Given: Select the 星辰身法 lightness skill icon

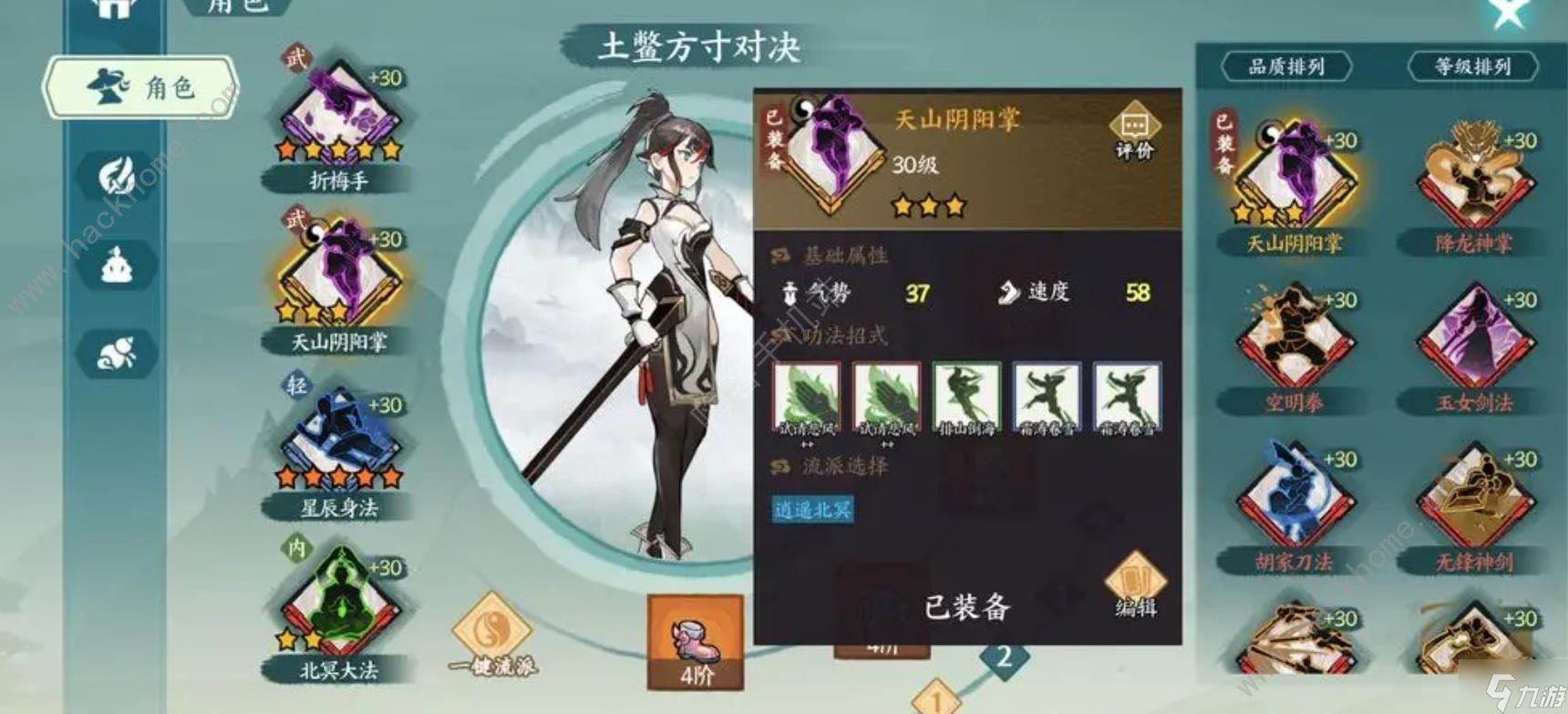Looking at the screenshot, I should [x=337, y=429].
